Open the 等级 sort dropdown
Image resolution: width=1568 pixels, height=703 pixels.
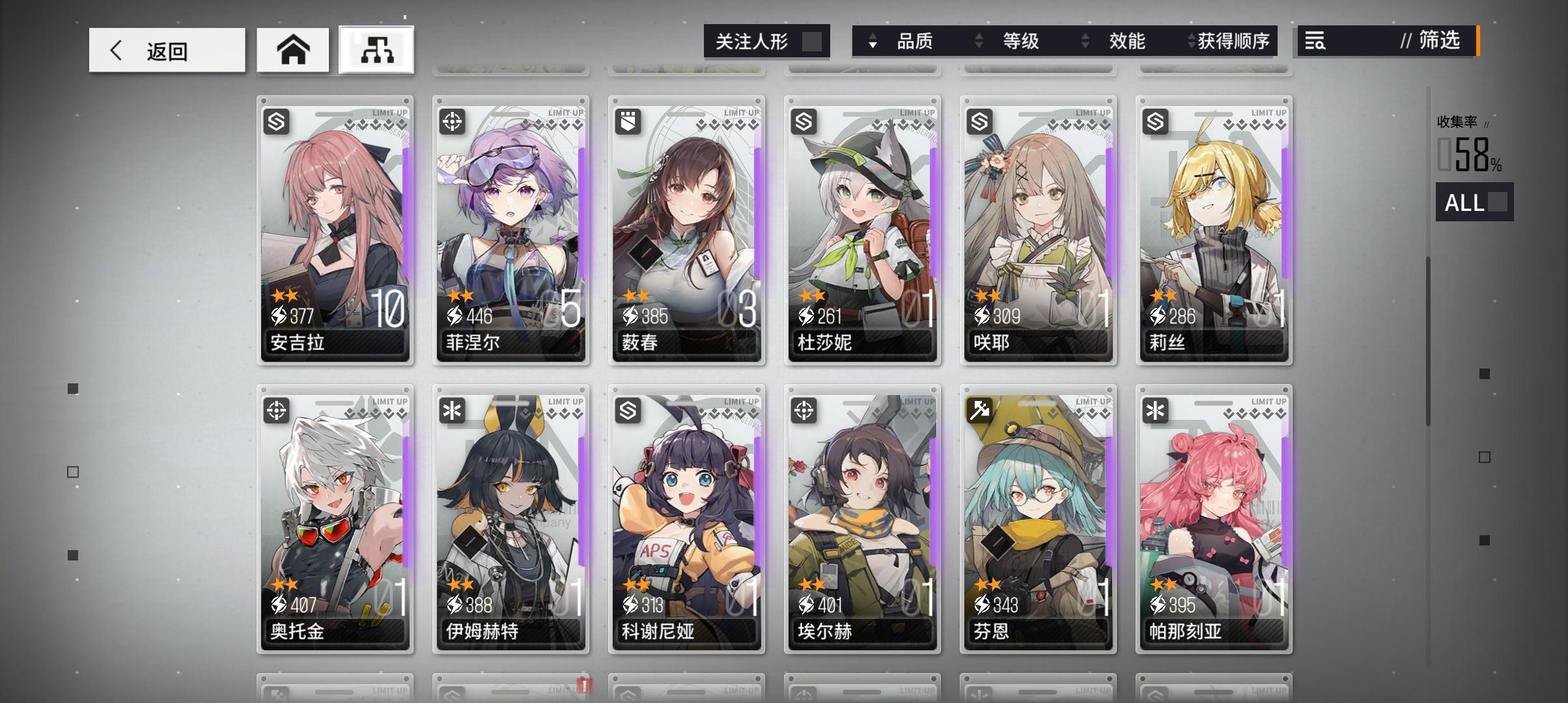pos(1022,42)
